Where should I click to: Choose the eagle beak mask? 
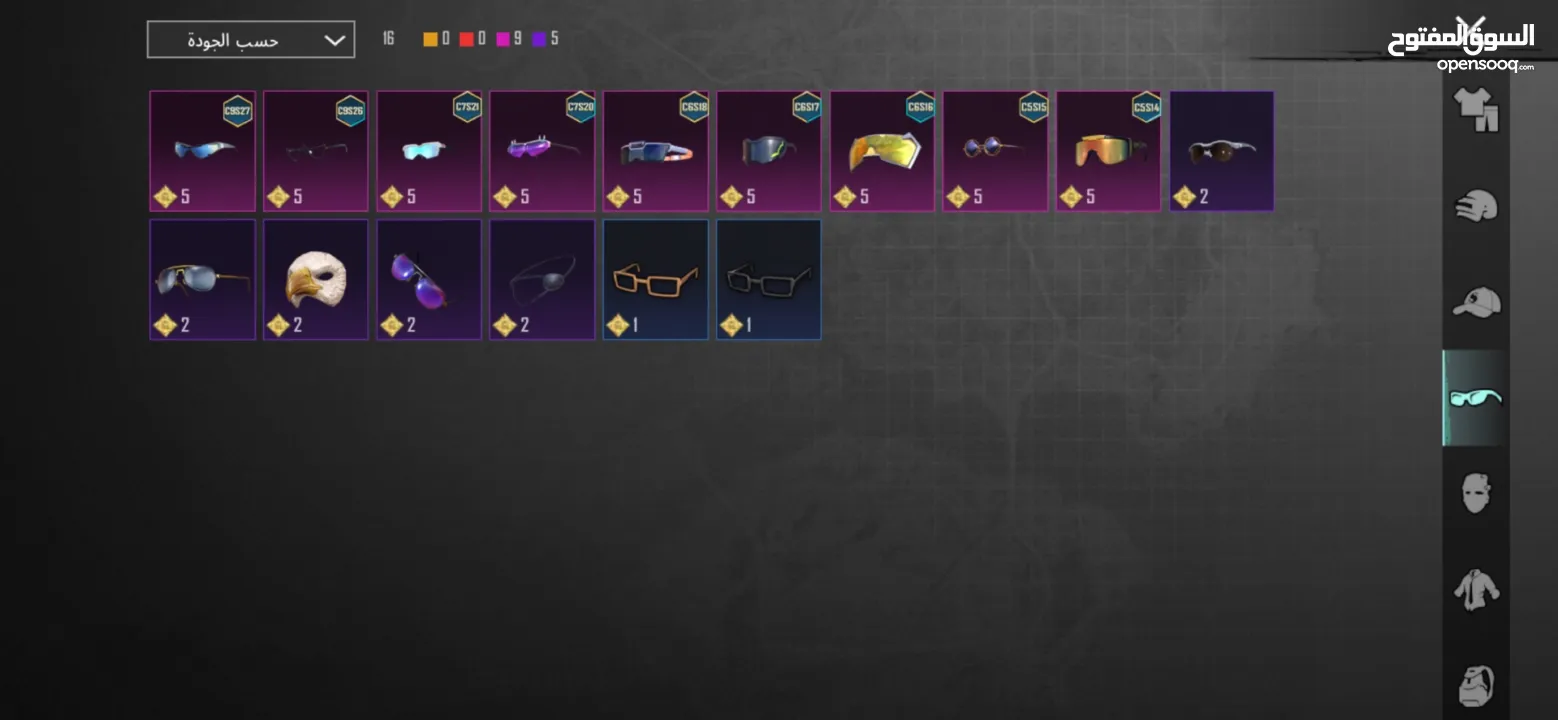315,280
